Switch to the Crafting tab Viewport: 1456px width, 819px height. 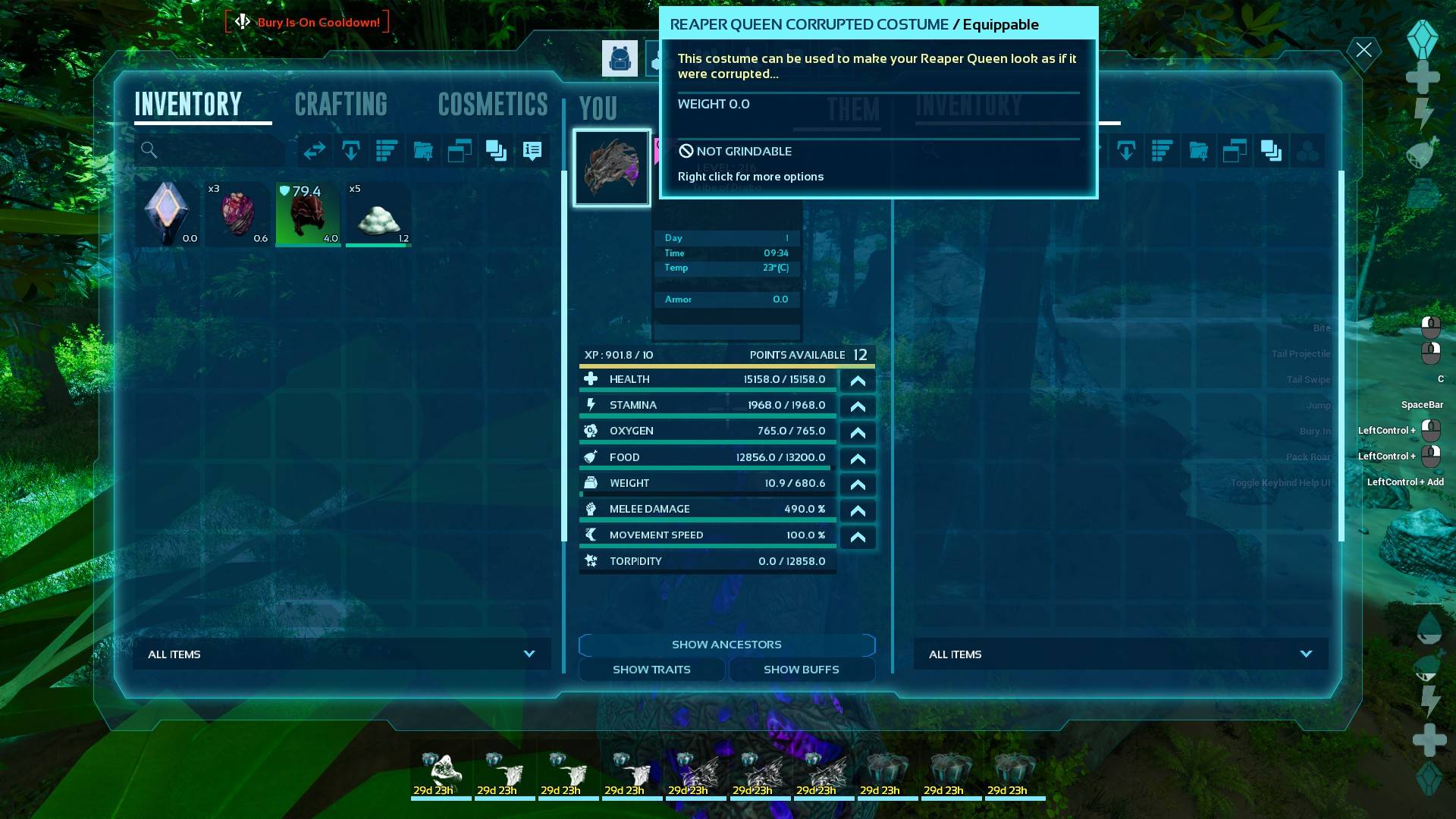[x=340, y=105]
